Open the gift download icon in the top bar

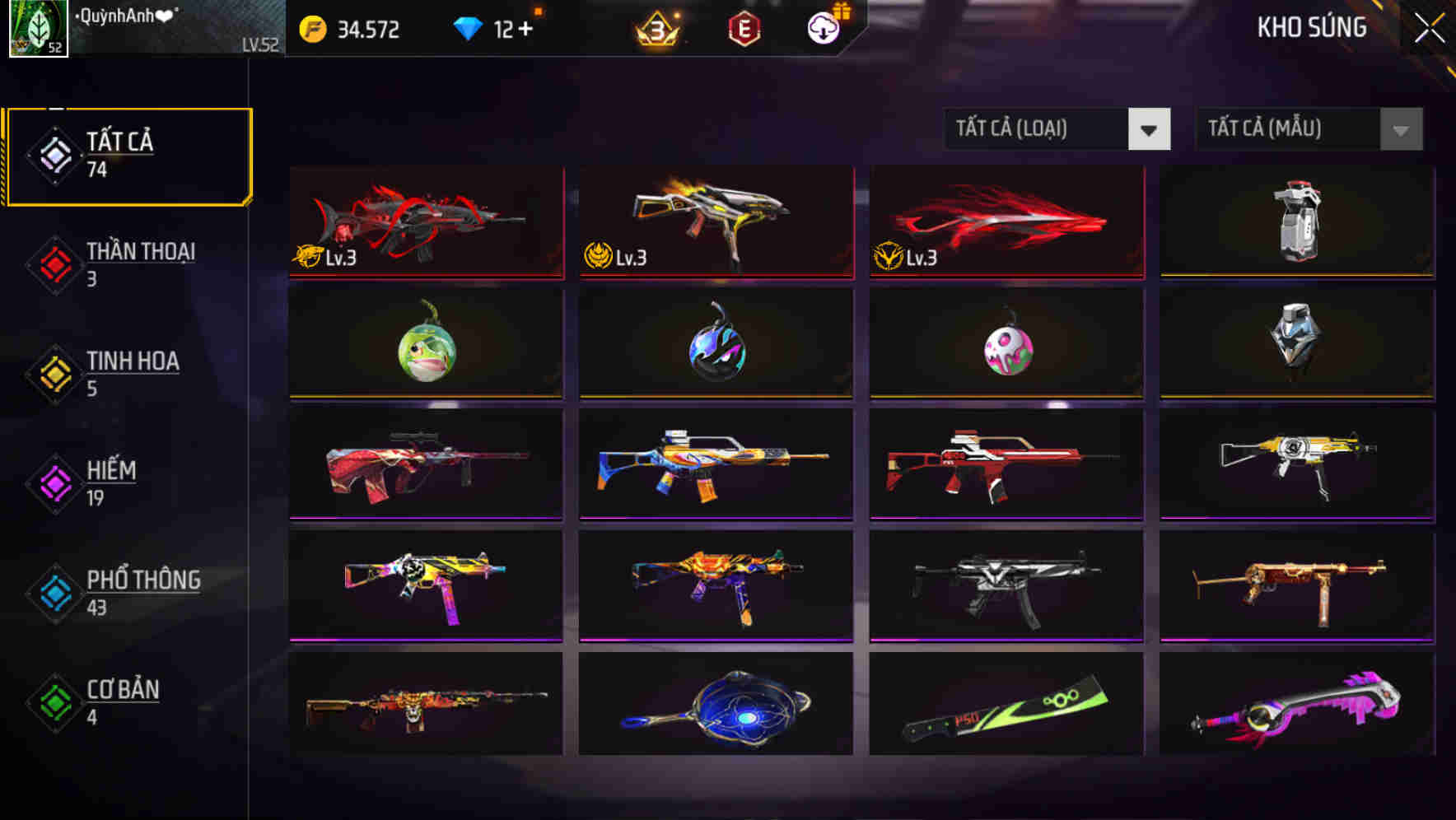pos(822,26)
